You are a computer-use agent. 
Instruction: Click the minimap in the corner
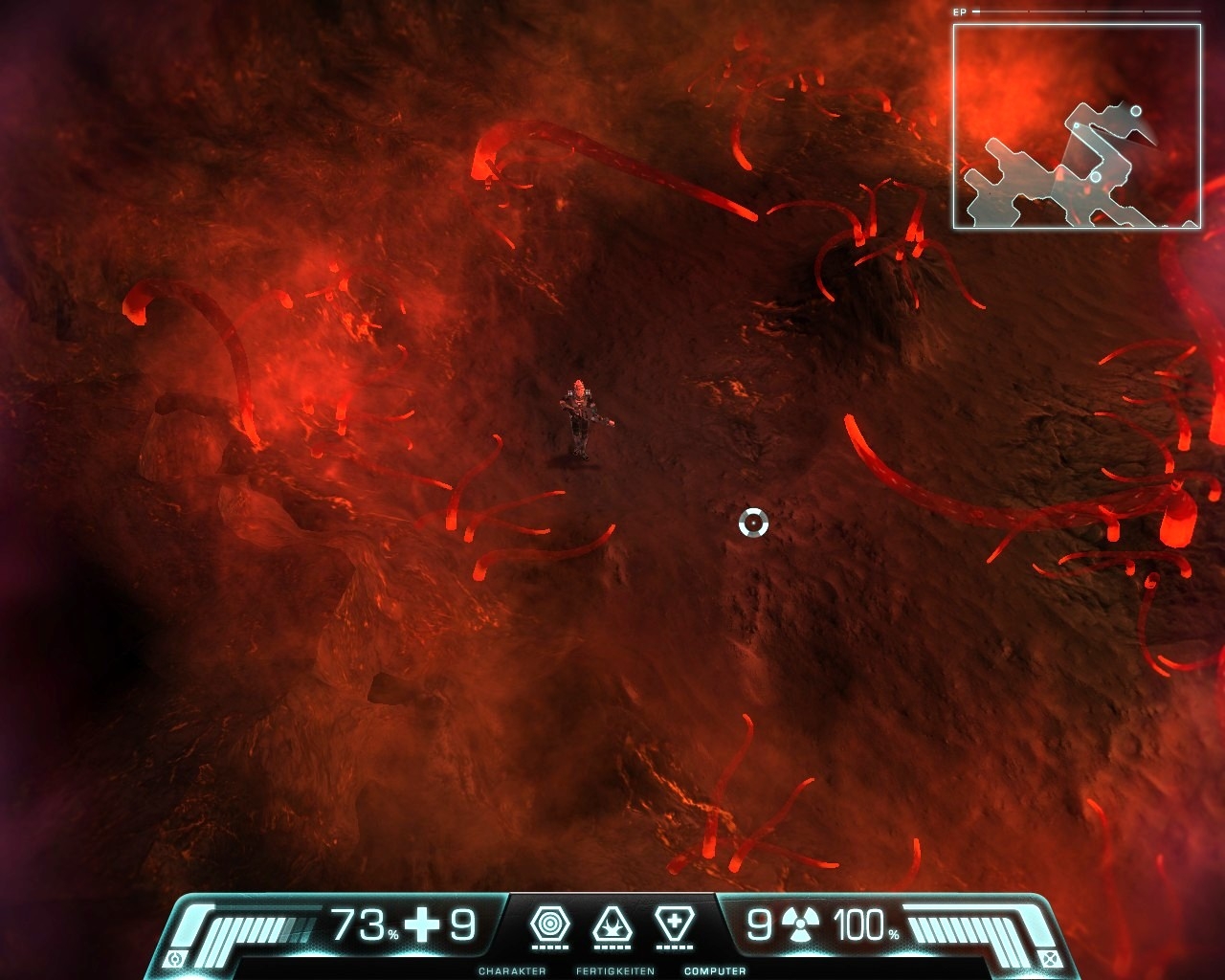click(x=1077, y=126)
